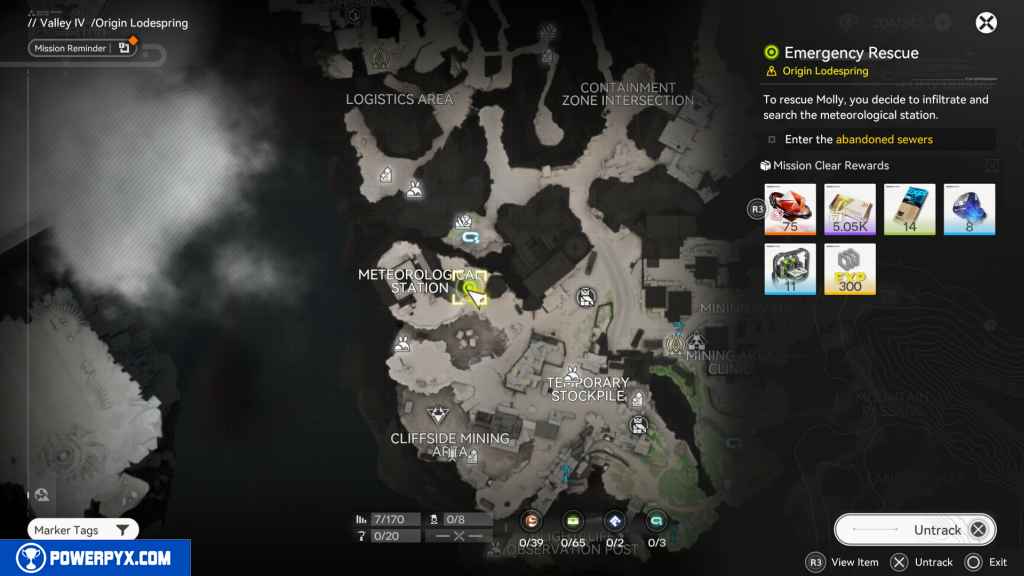Select the 5.05K ticket reward item
1024x576 pixels.
coord(850,209)
